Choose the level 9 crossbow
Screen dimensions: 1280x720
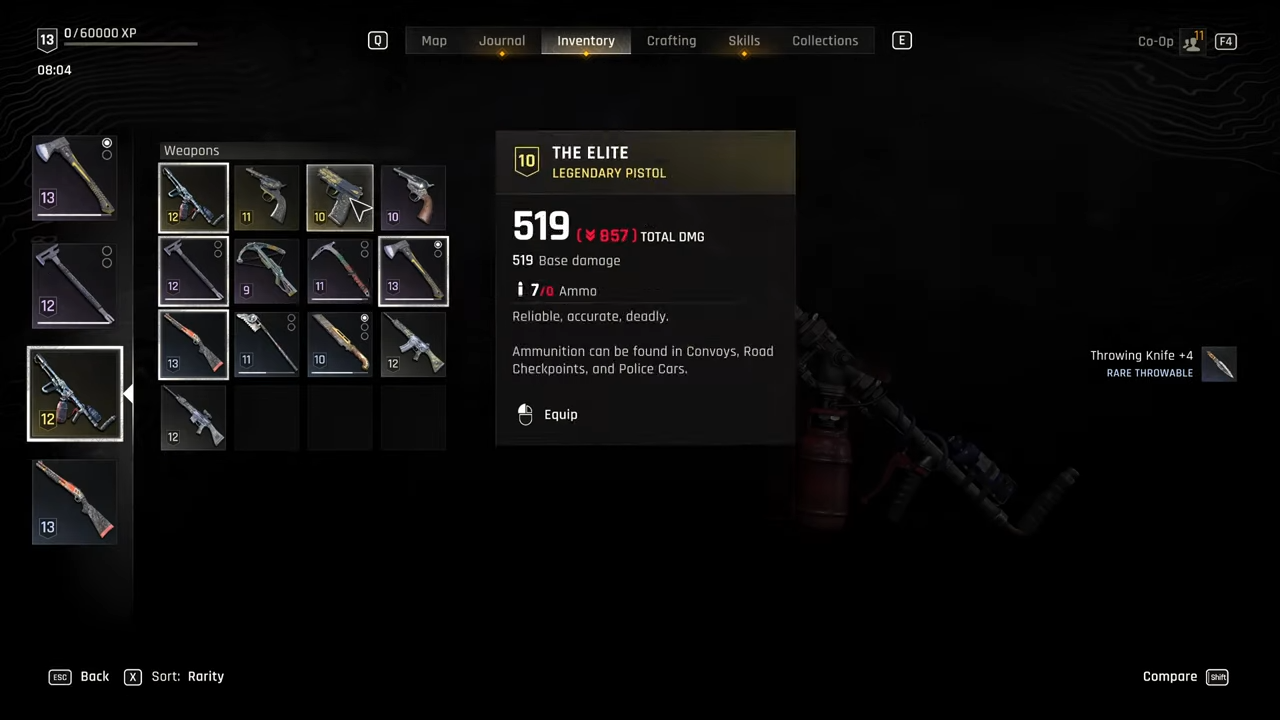pyautogui.click(x=267, y=271)
